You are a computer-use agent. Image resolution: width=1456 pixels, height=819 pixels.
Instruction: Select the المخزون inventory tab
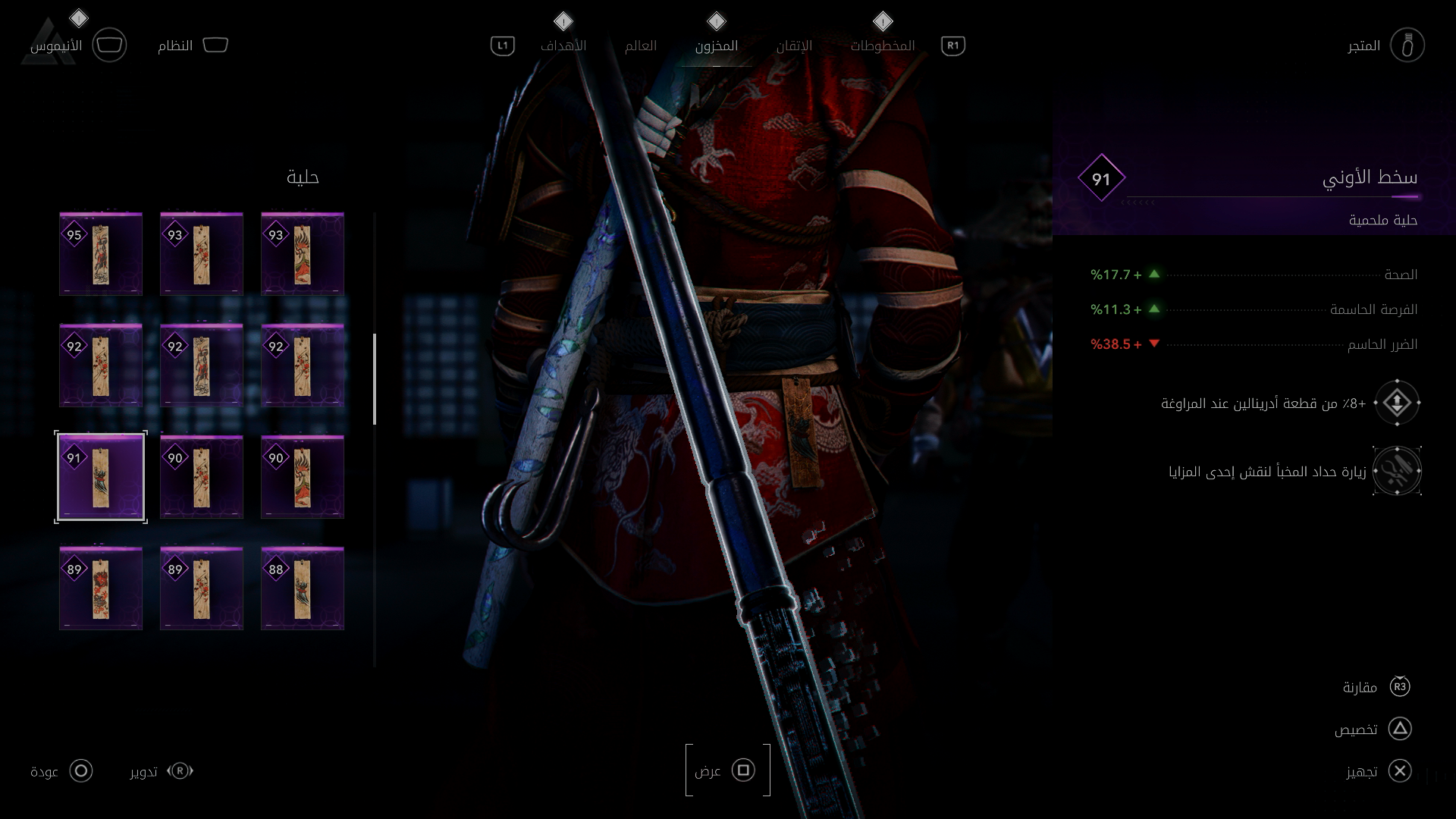click(x=716, y=45)
